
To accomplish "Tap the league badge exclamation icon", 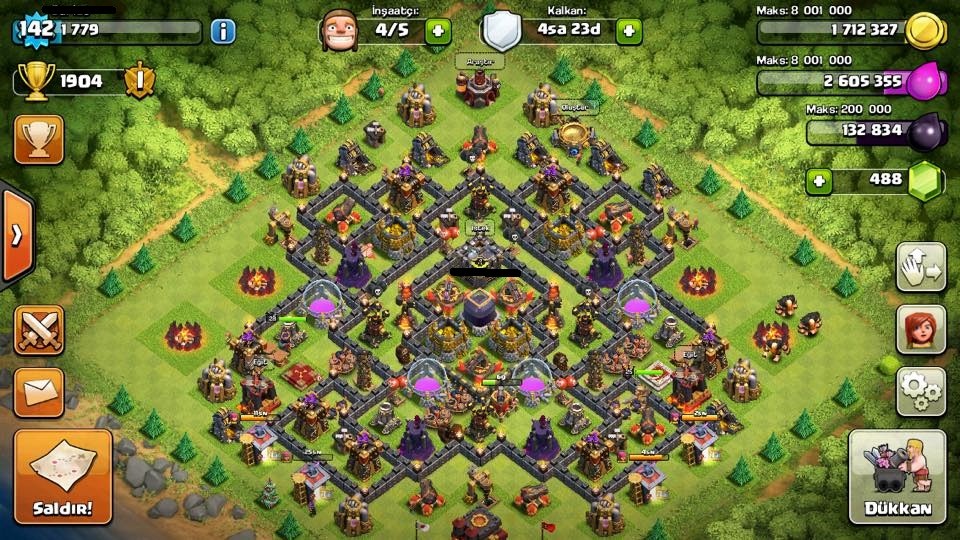I will [x=140, y=80].
